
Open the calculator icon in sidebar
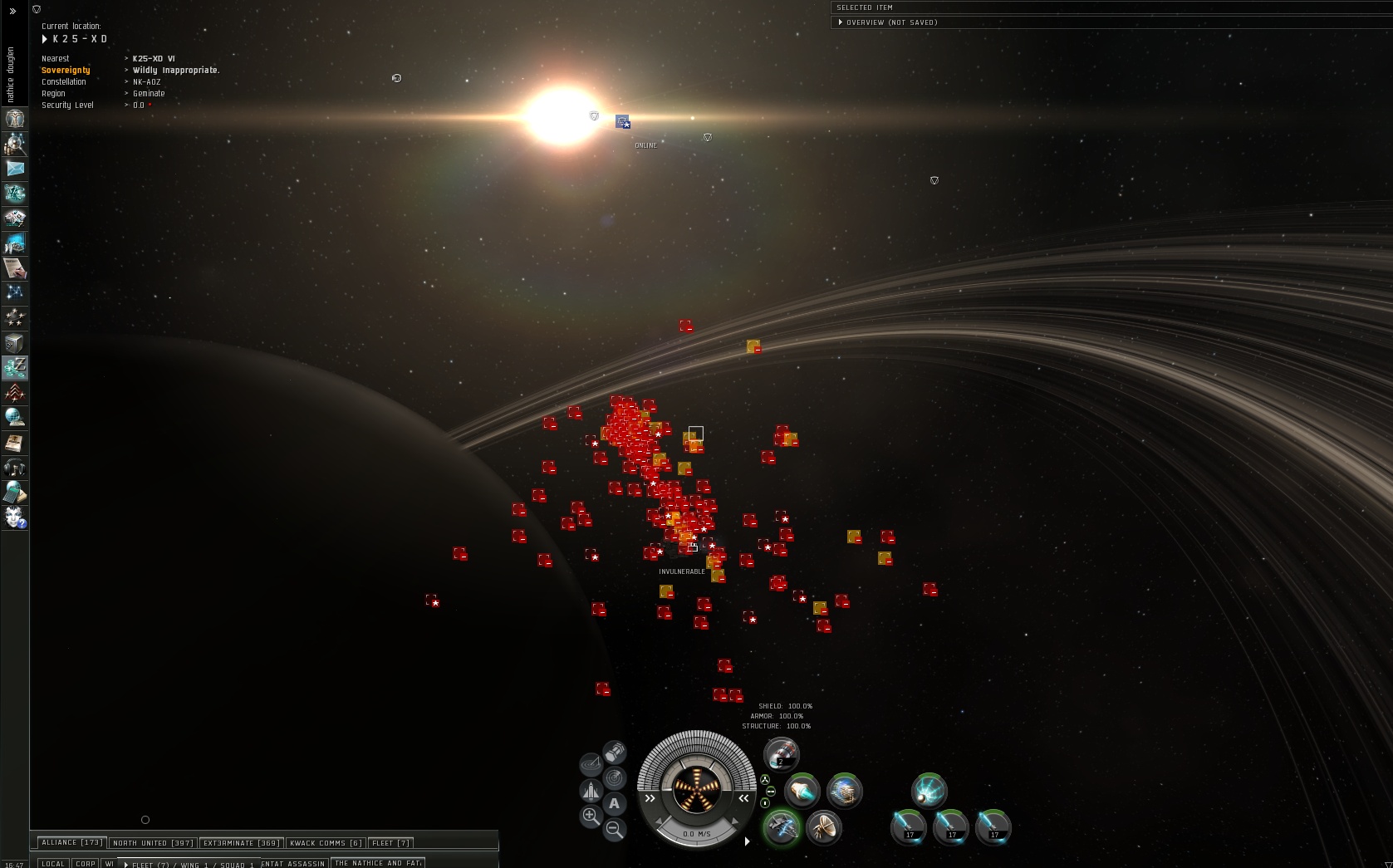point(15,493)
